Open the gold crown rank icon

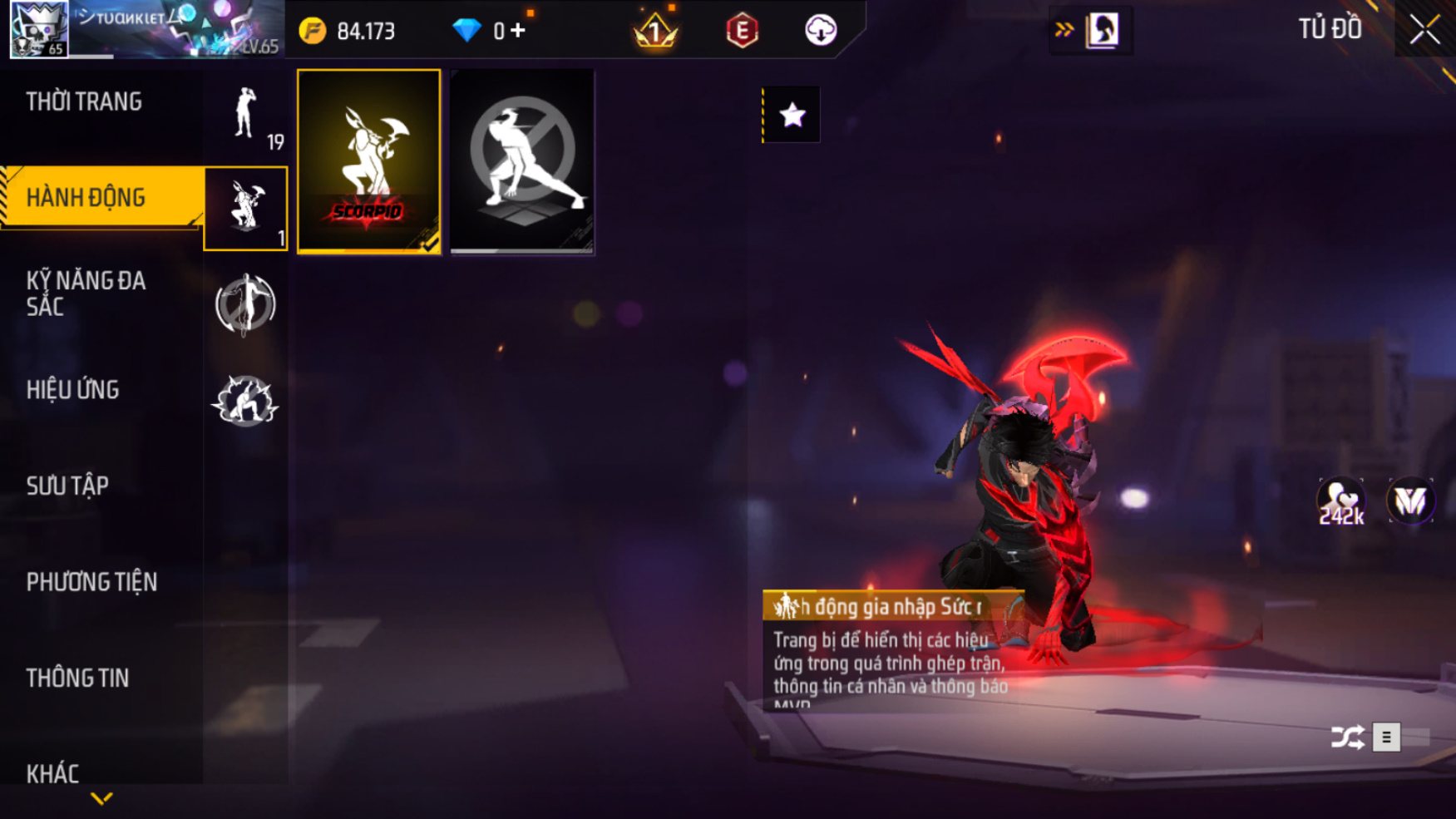[655, 31]
